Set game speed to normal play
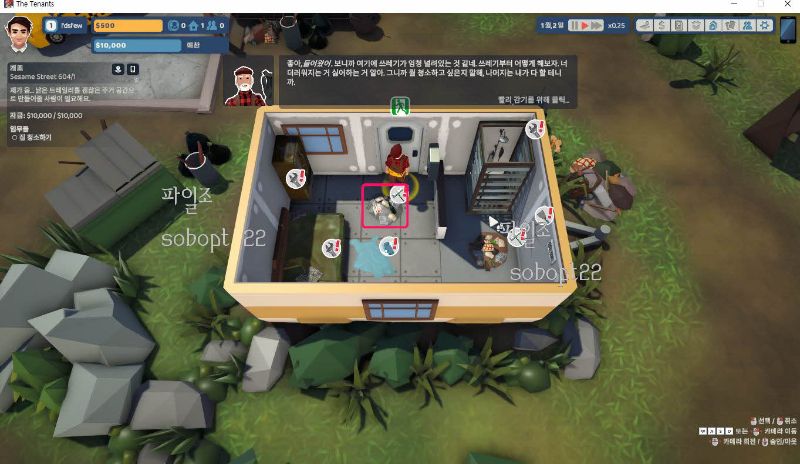 coord(586,25)
